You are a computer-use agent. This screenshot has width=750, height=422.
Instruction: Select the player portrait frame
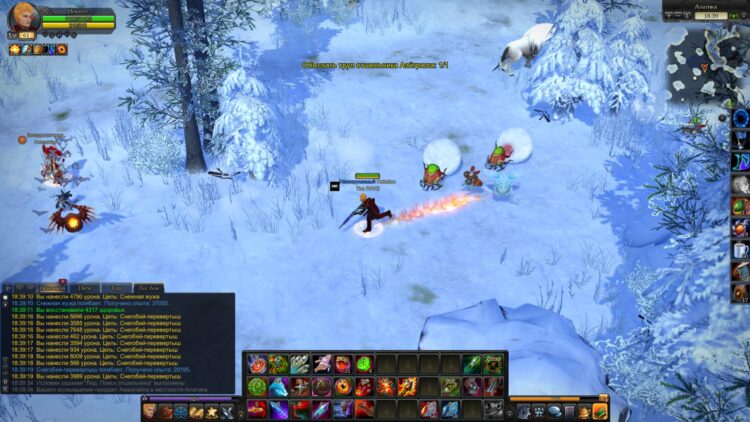[23, 19]
